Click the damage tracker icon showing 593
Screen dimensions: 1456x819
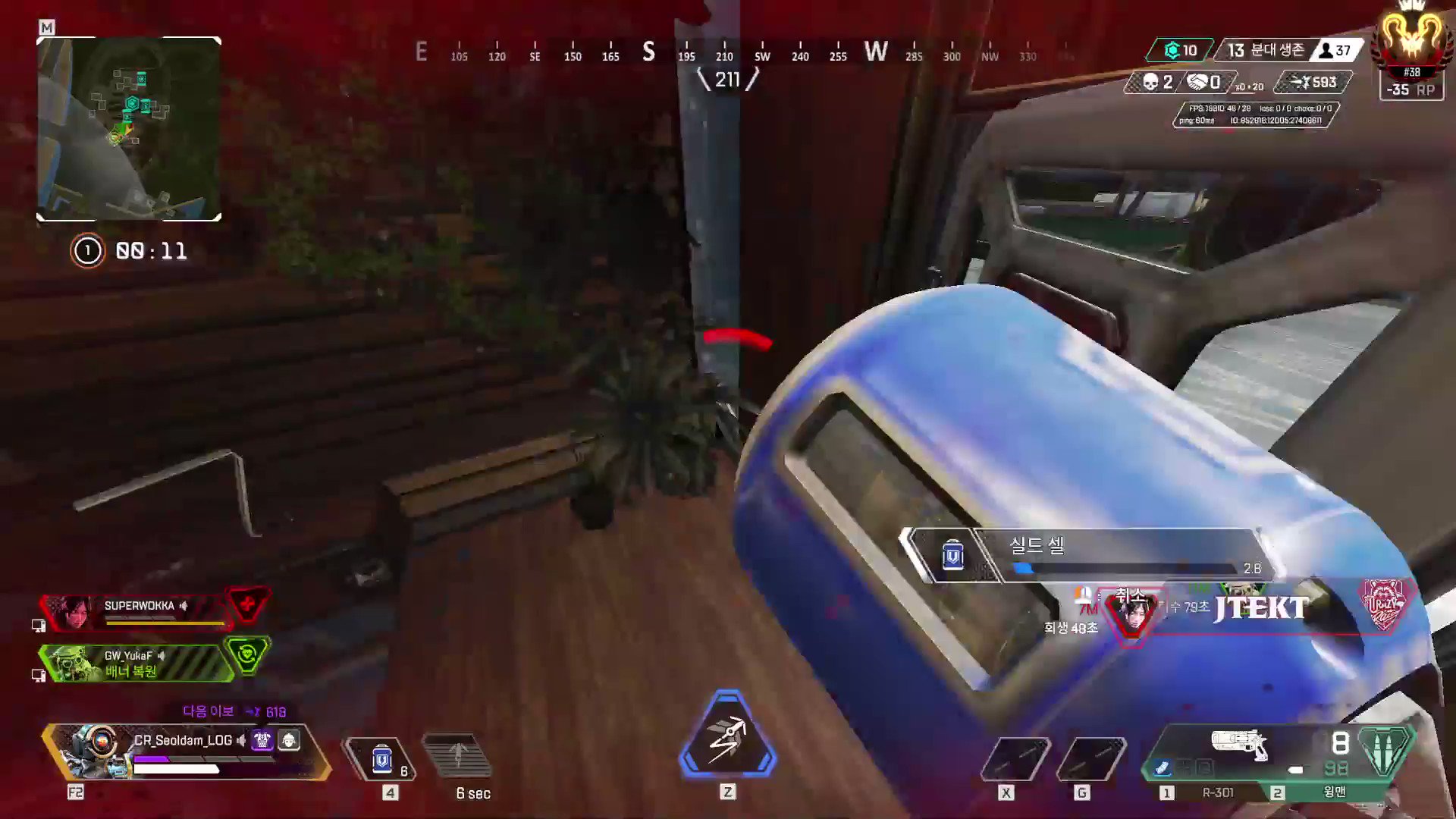(x=1303, y=82)
